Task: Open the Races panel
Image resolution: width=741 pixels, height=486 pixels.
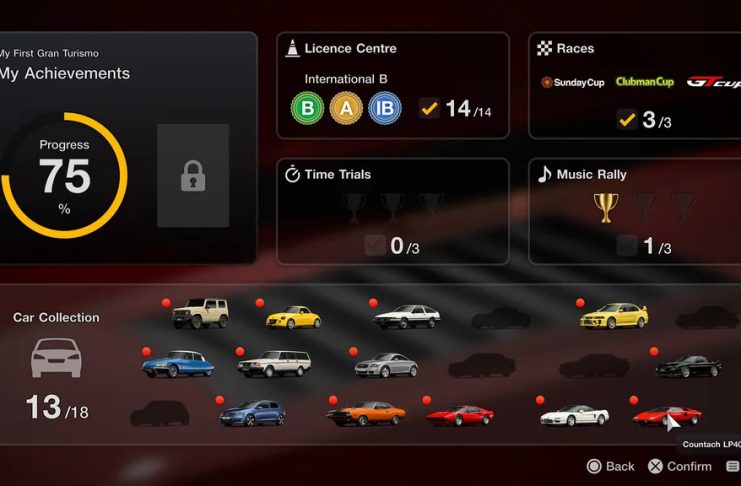Action: tap(634, 86)
